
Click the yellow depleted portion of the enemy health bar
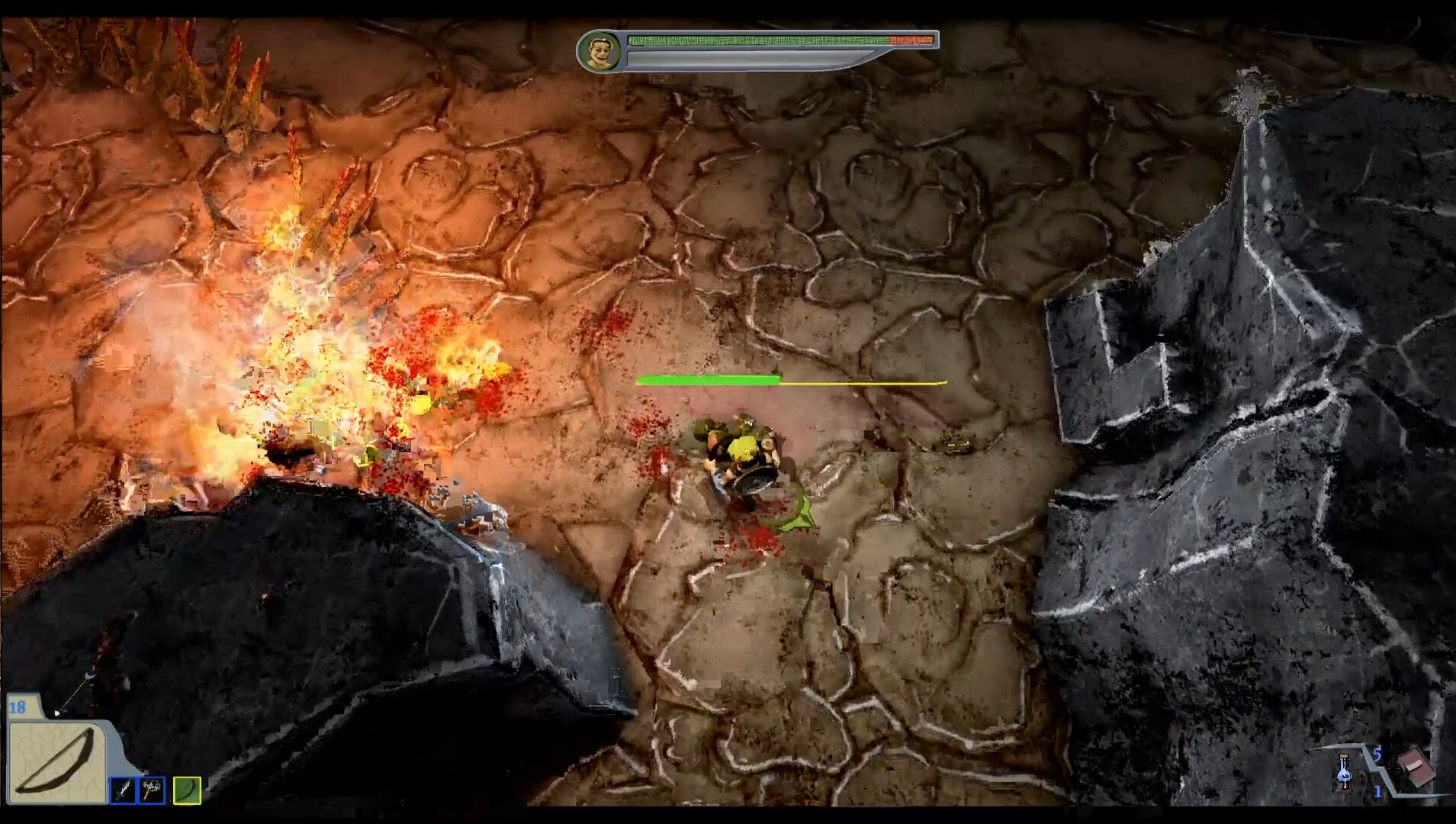pos(862,381)
